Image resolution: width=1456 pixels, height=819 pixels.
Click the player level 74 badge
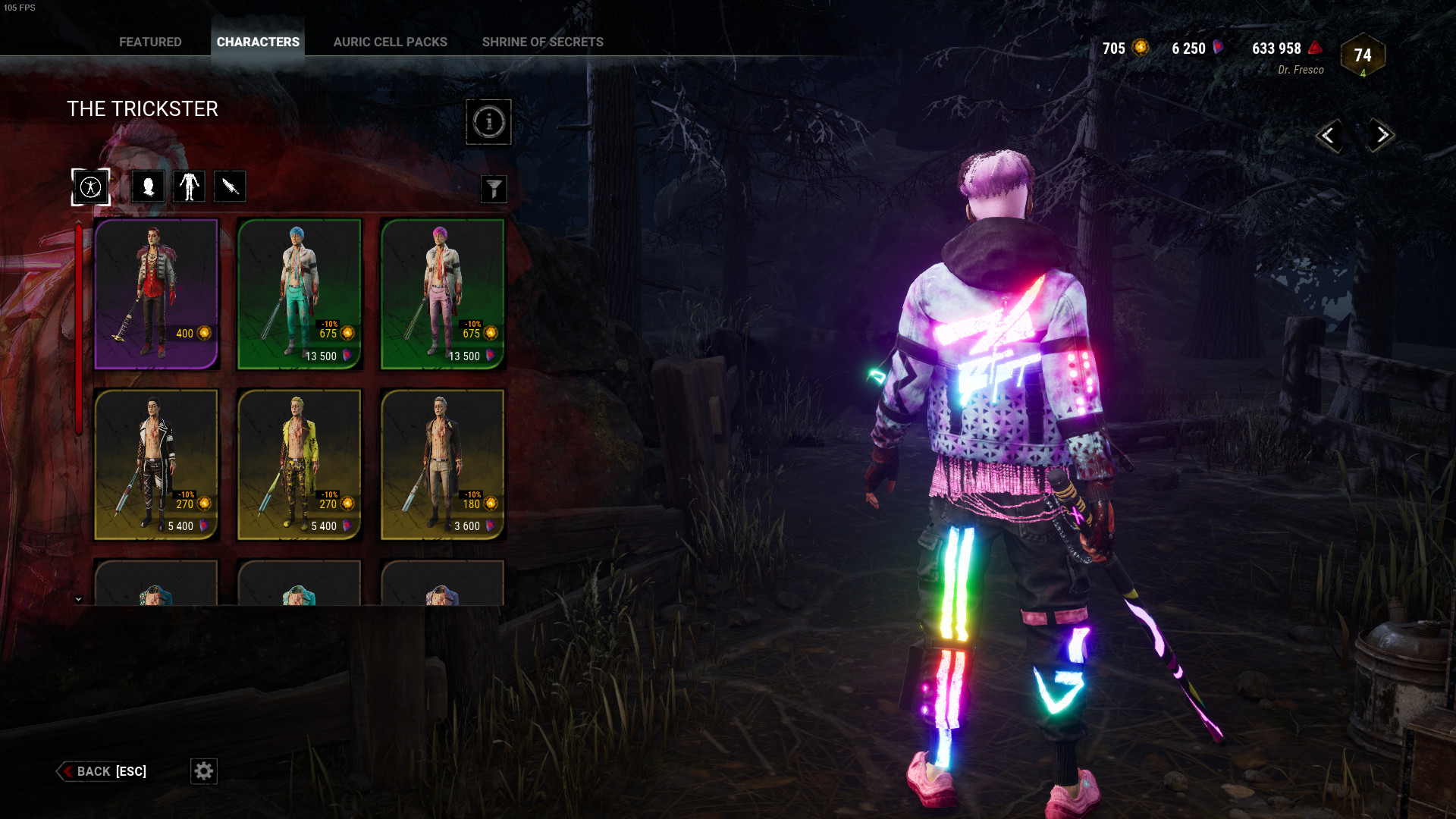[x=1362, y=55]
